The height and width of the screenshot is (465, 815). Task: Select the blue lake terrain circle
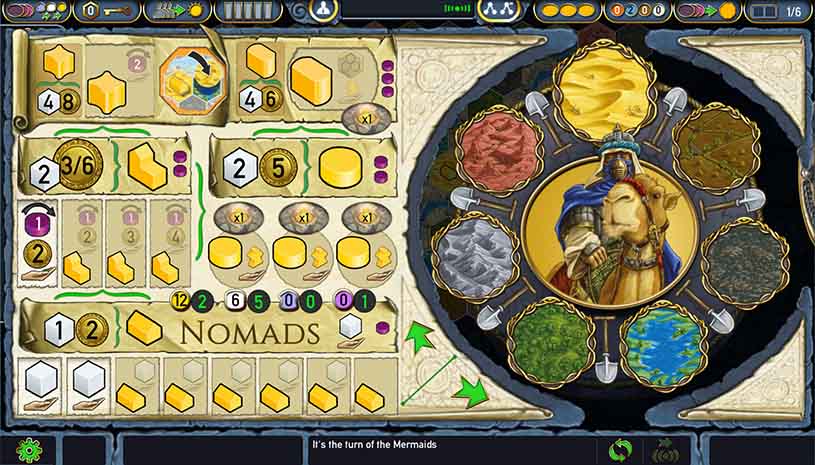[x=662, y=339]
